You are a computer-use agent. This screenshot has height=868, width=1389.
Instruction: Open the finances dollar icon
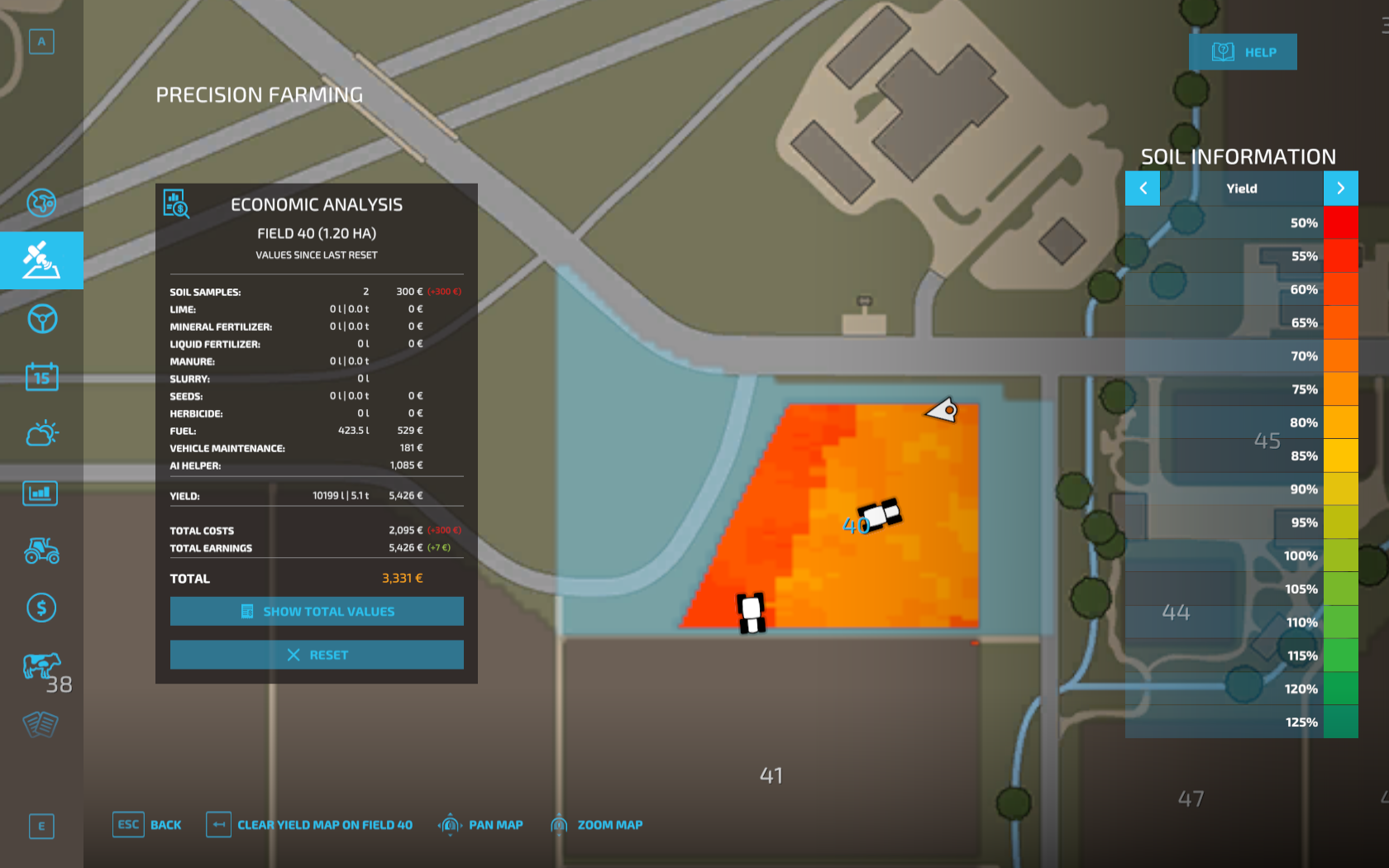(x=41, y=608)
